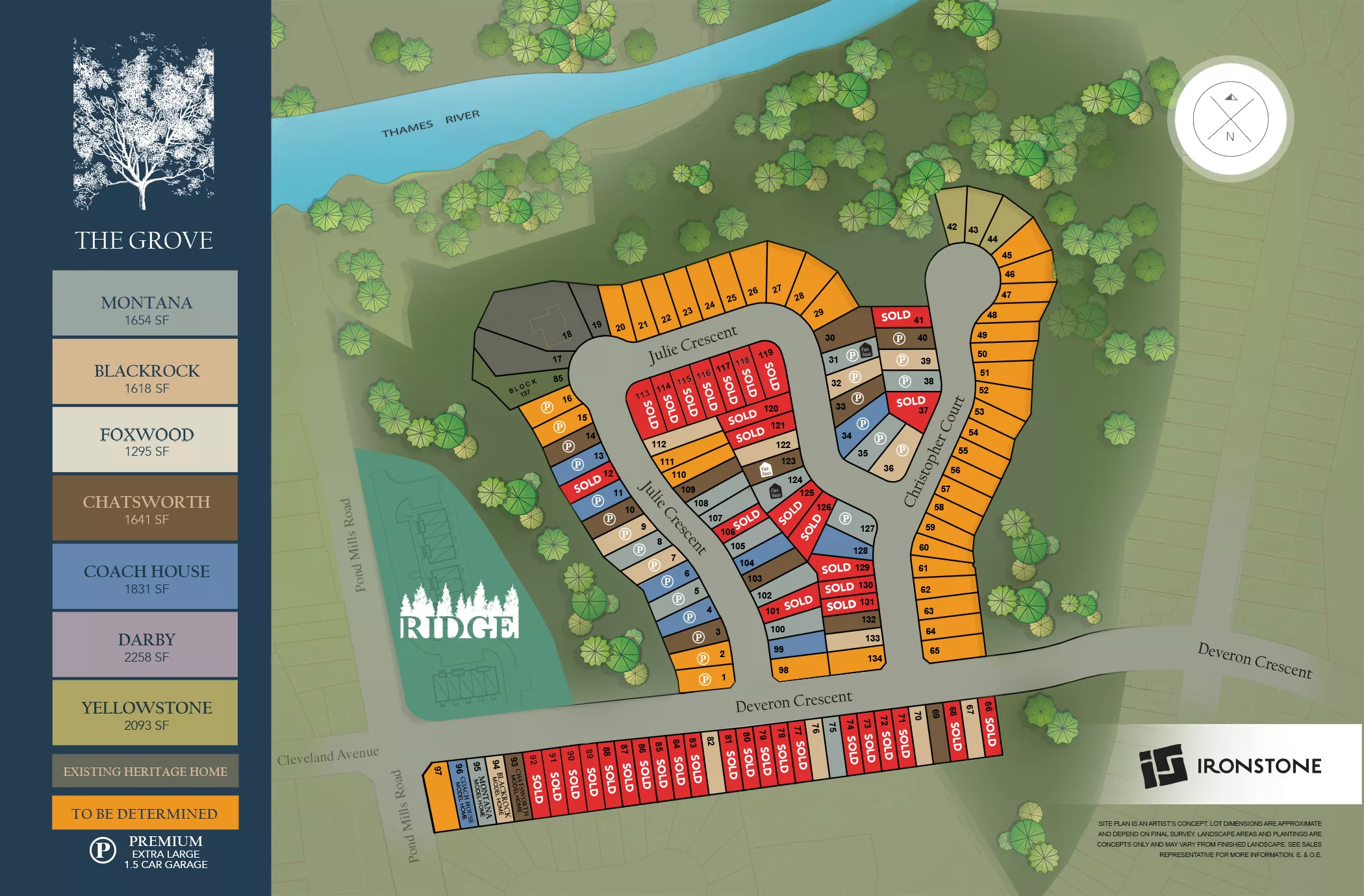
Task: Click the Existing Heritage Home legend entry
Action: tap(145, 771)
